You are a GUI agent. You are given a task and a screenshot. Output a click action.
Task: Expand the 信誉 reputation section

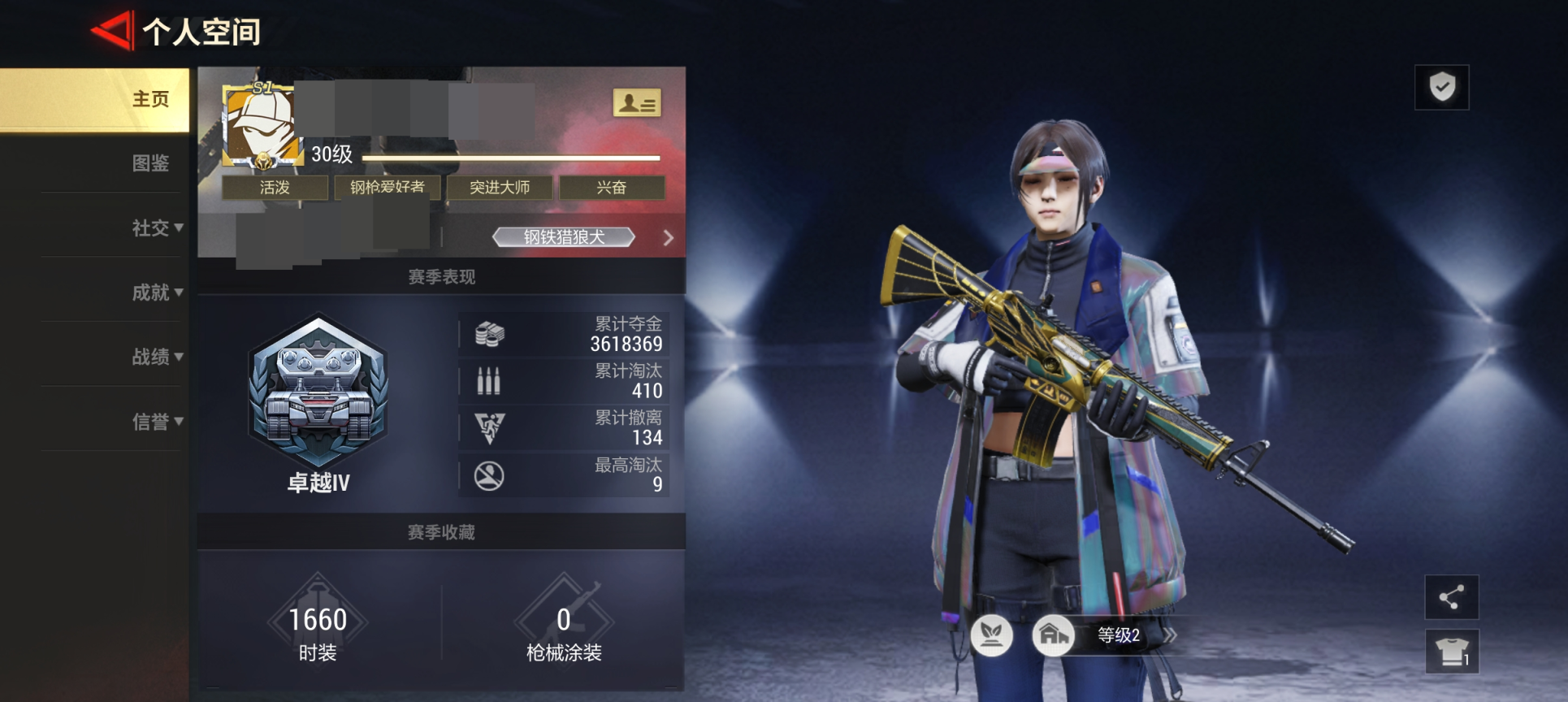tap(157, 422)
